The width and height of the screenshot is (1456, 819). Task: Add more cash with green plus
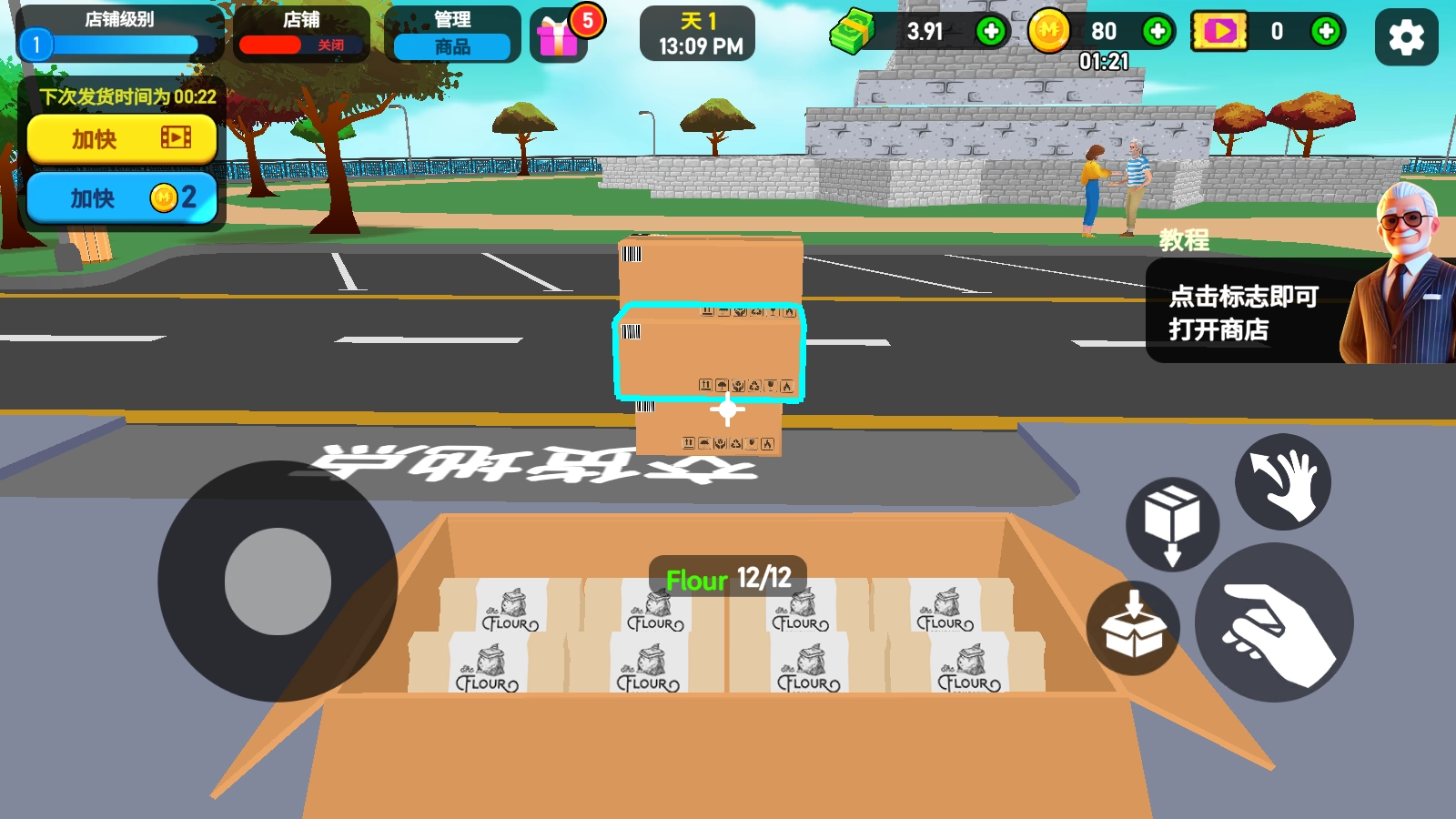[990, 32]
